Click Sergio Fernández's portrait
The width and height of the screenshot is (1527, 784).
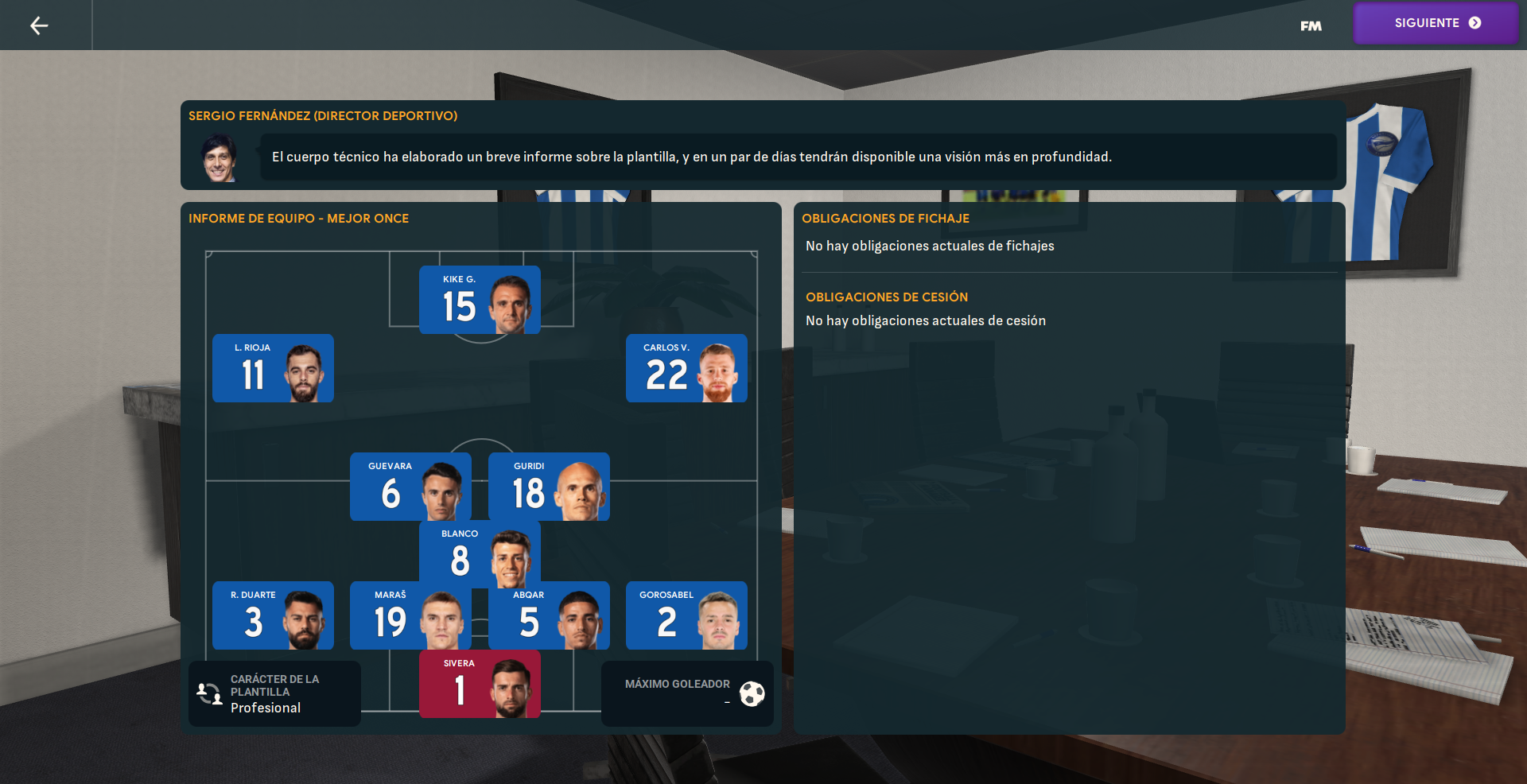coord(220,158)
